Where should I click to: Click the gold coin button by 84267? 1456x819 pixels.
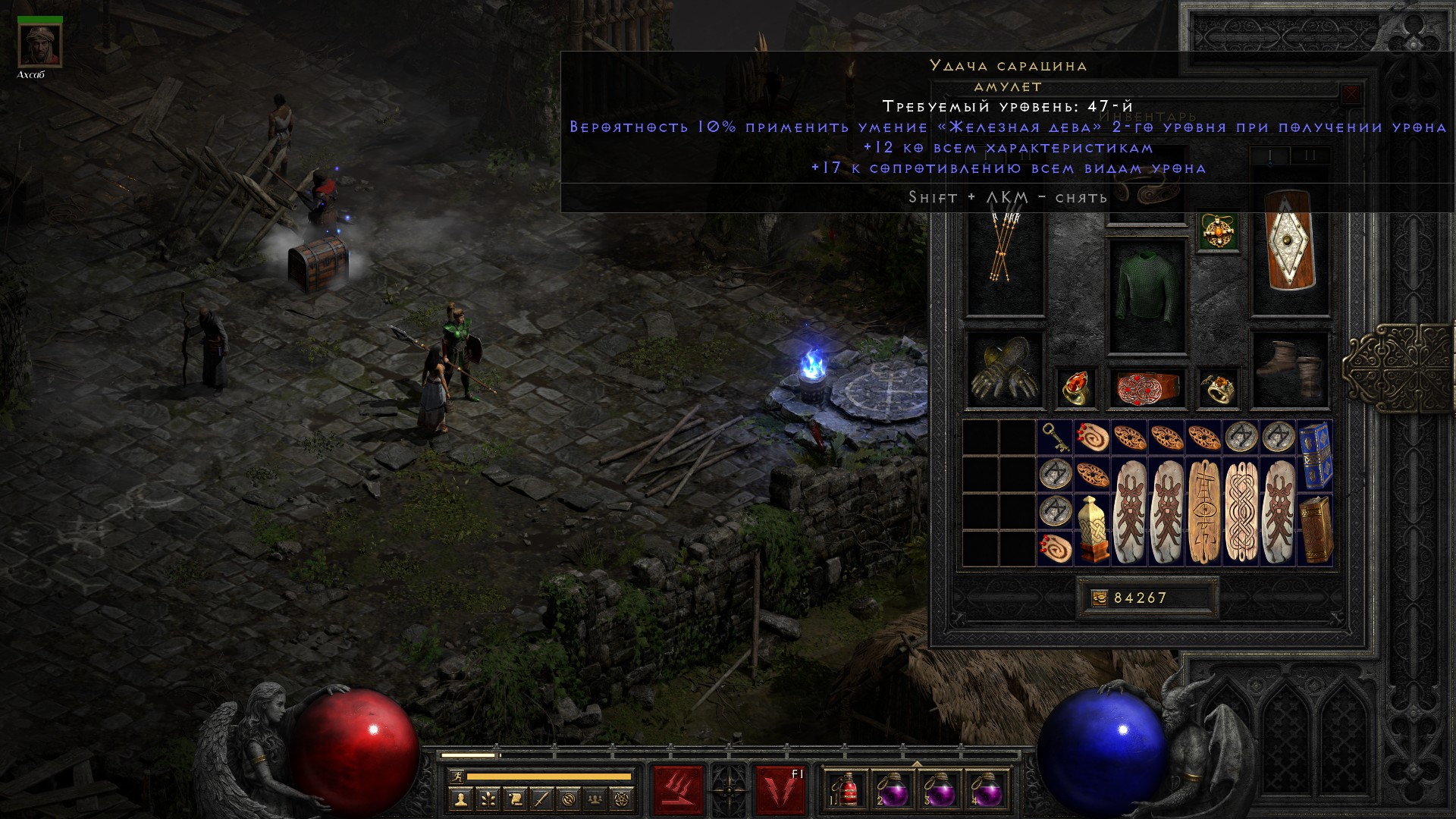click(1099, 598)
